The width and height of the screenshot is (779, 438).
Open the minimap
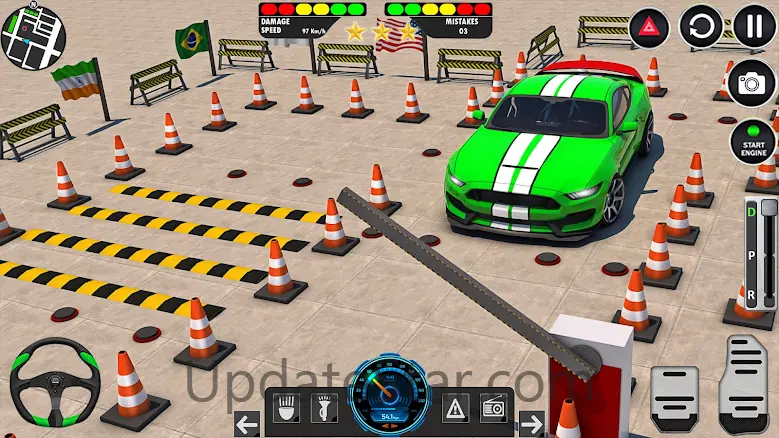31,33
